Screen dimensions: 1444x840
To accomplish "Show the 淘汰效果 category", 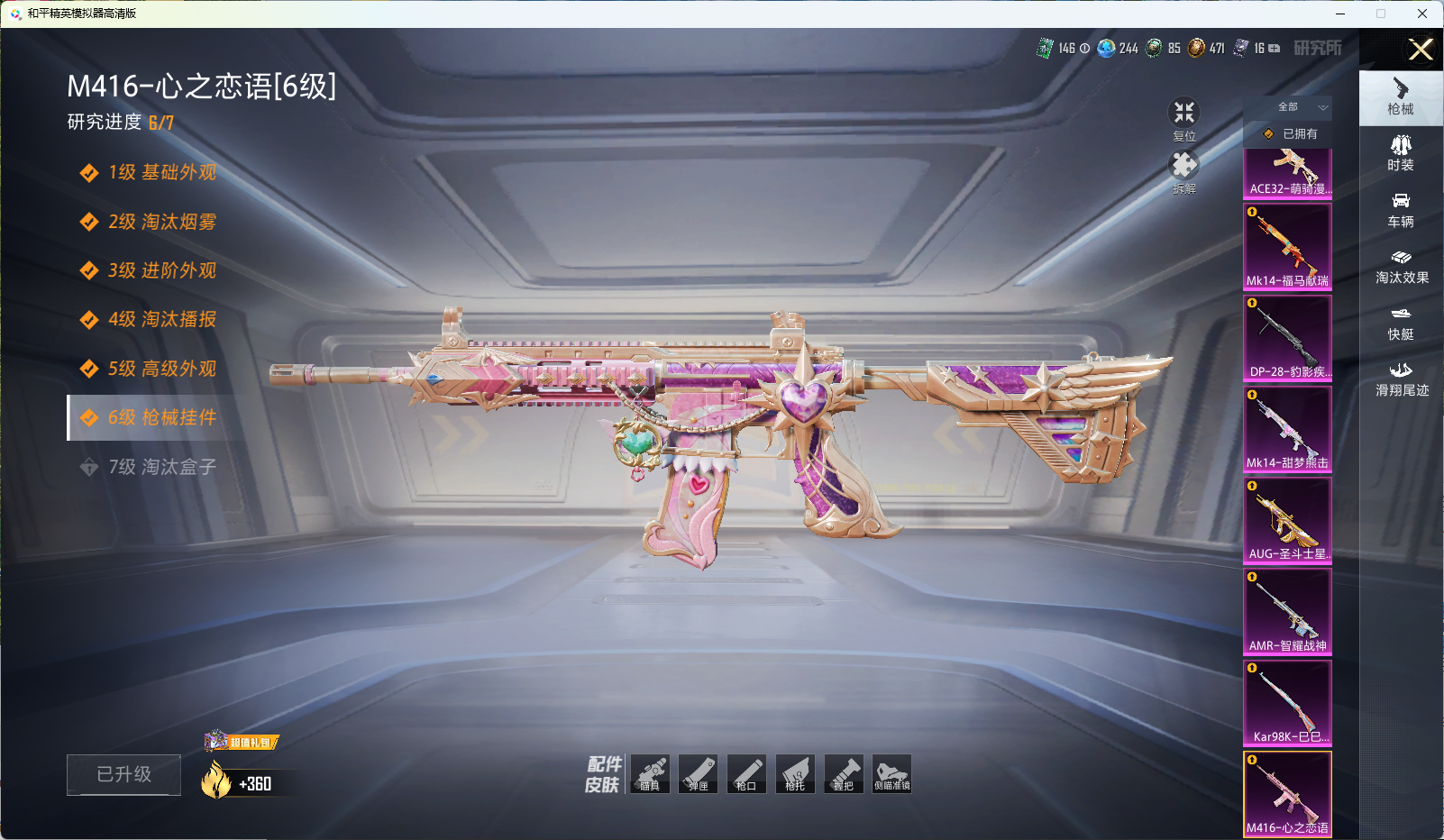I will (1401, 266).
